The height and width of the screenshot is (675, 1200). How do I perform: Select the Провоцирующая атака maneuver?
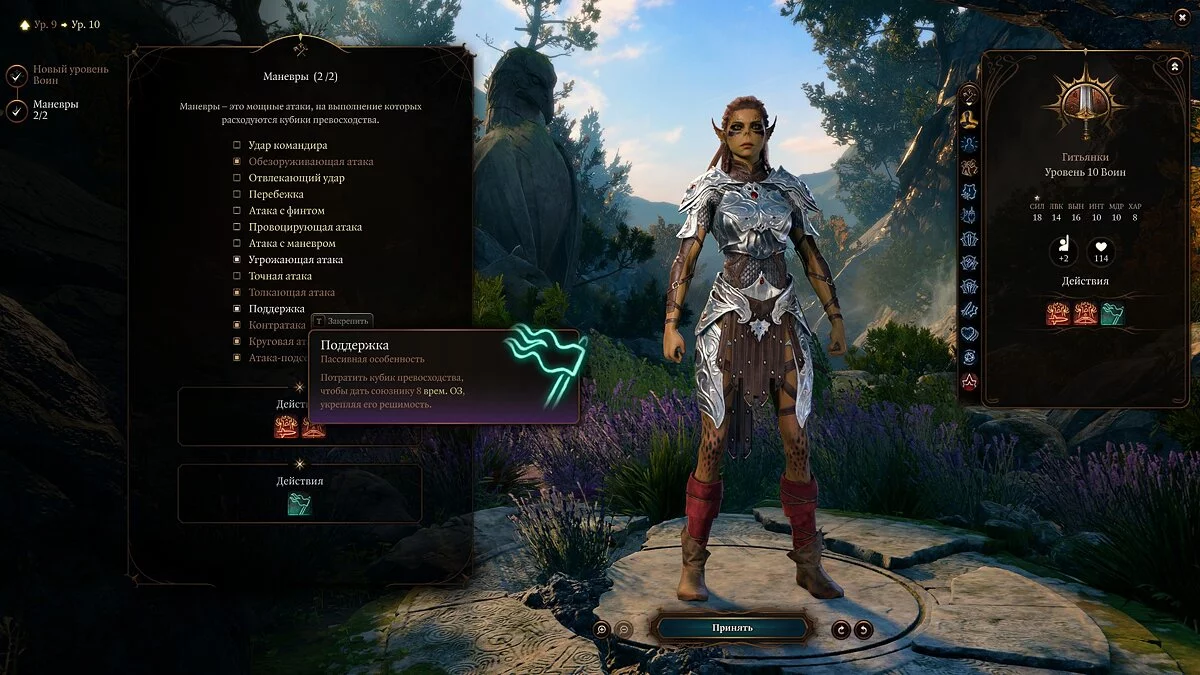(x=237, y=227)
